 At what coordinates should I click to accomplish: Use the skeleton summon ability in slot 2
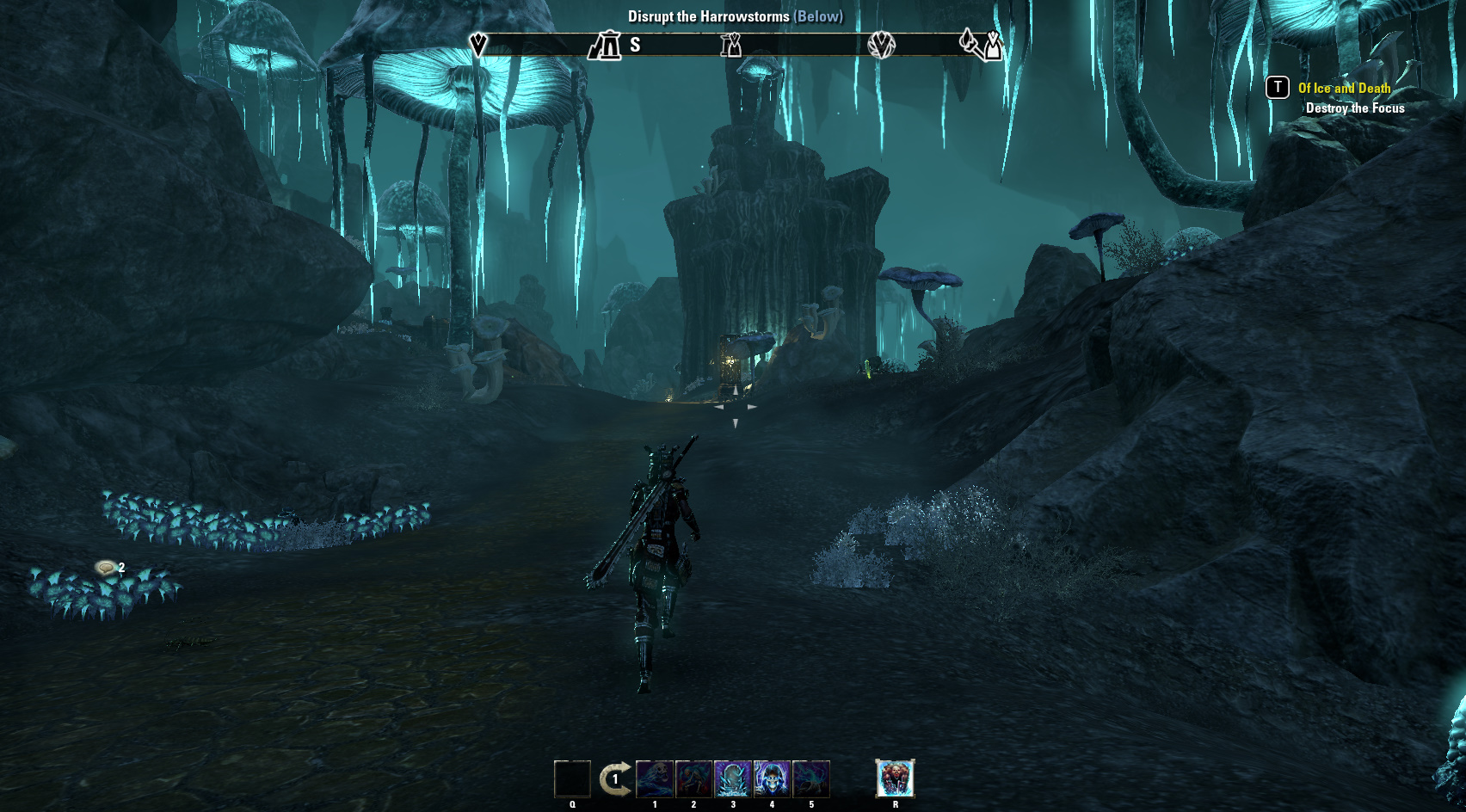693,779
